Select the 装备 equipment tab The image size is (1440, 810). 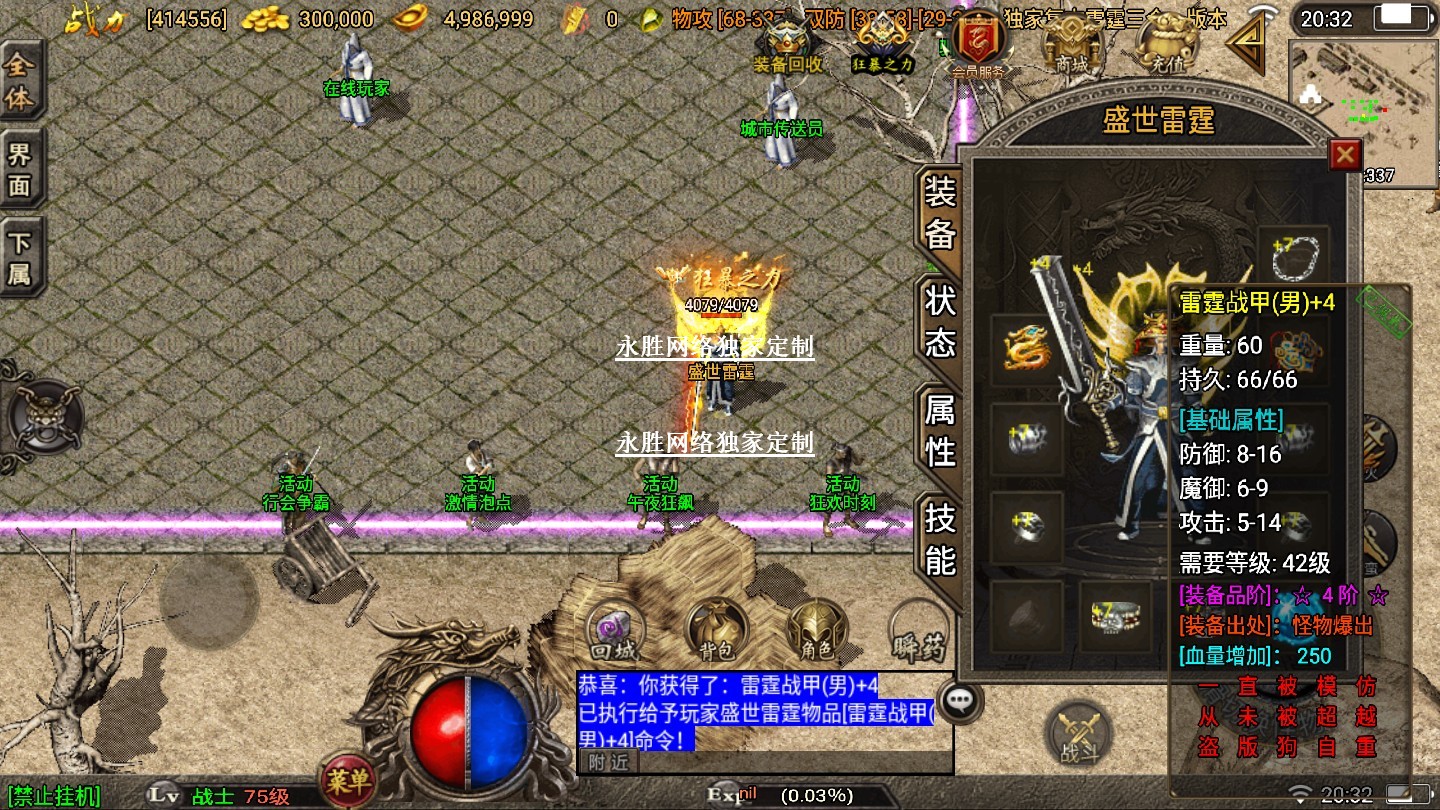tap(940, 212)
